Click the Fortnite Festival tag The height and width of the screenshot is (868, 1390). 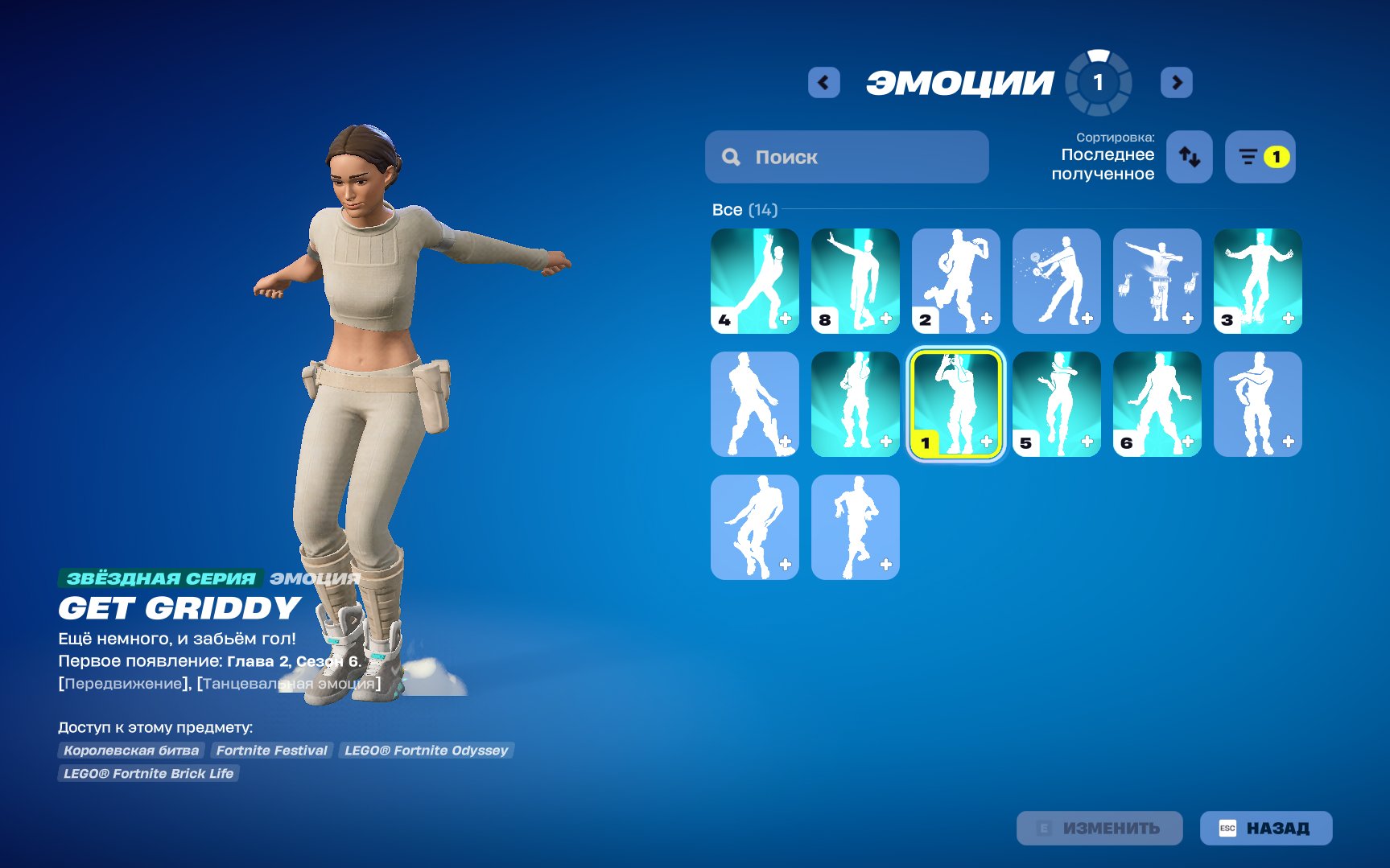click(x=271, y=750)
